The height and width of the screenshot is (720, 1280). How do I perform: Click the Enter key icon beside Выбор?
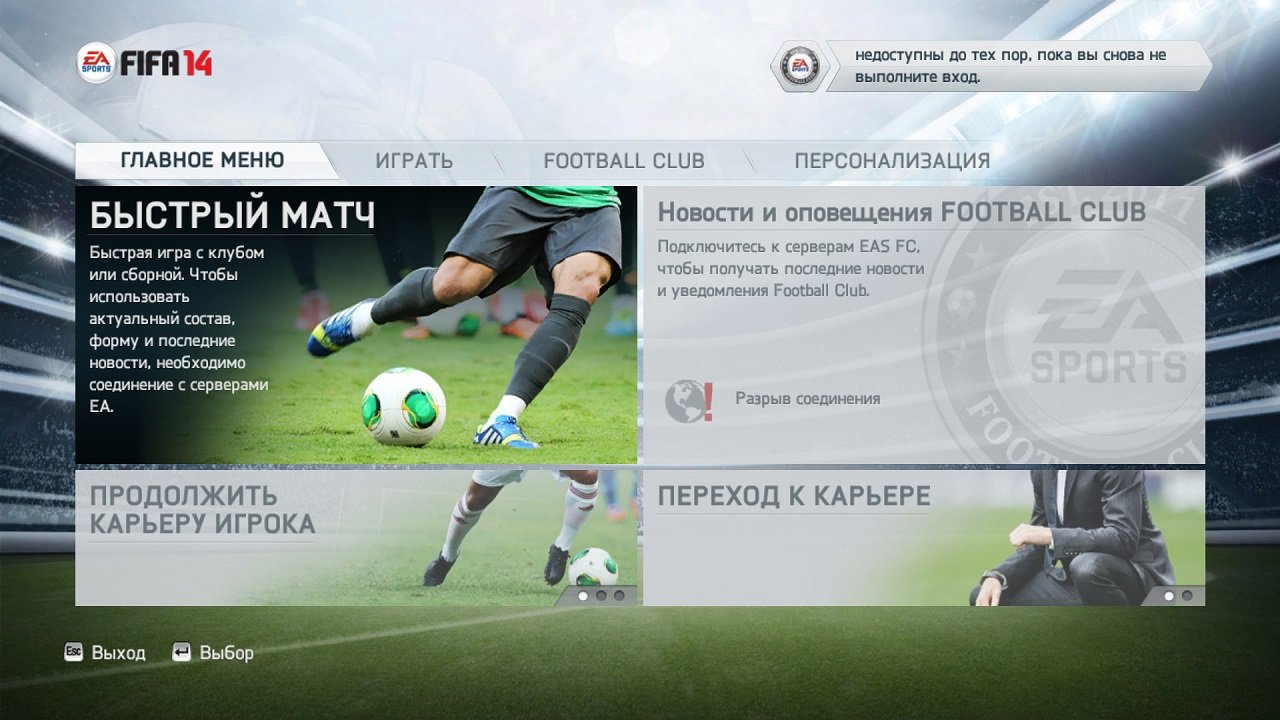(x=182, y=652)
